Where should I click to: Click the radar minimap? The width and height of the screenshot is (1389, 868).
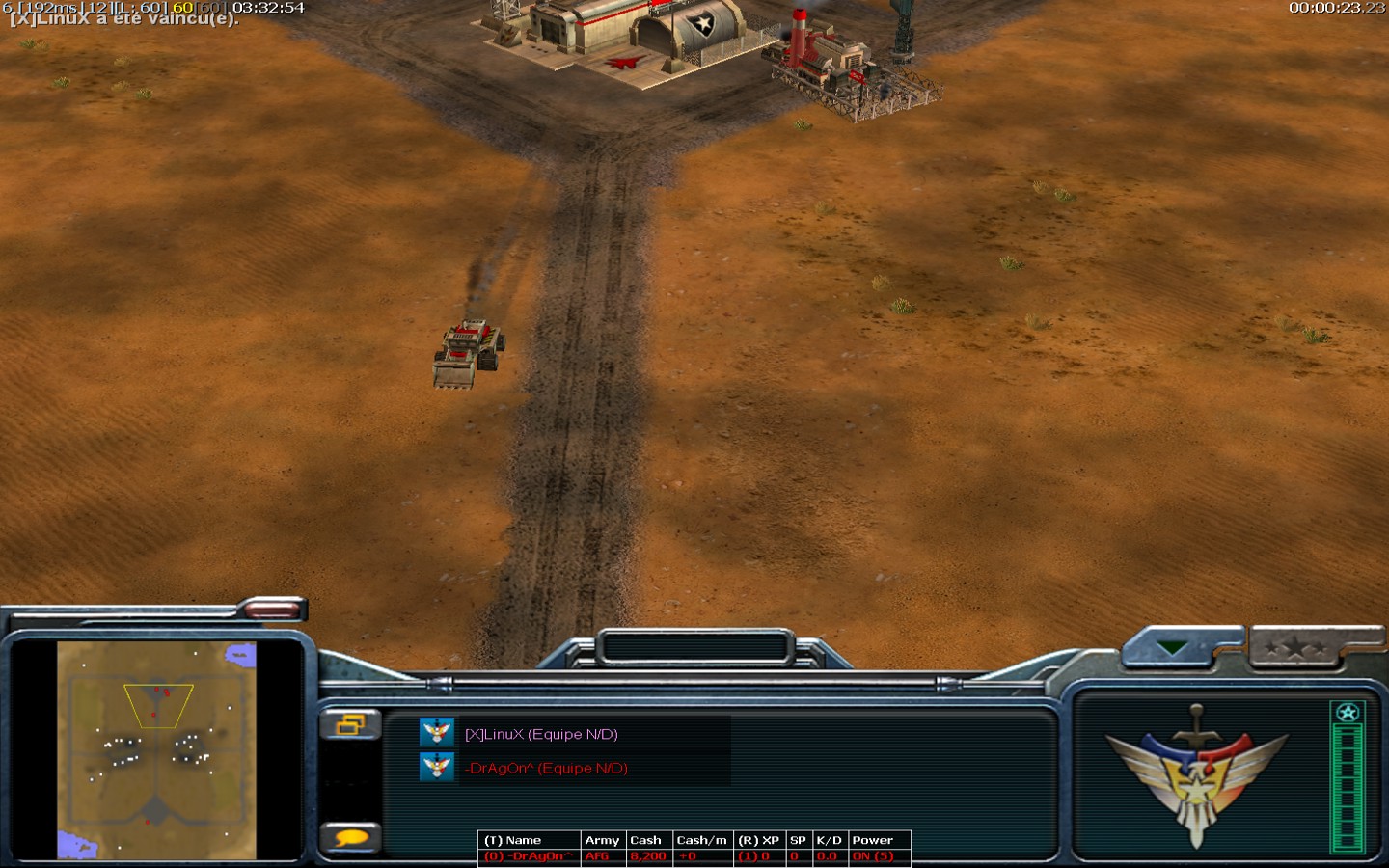click(156, 749)
